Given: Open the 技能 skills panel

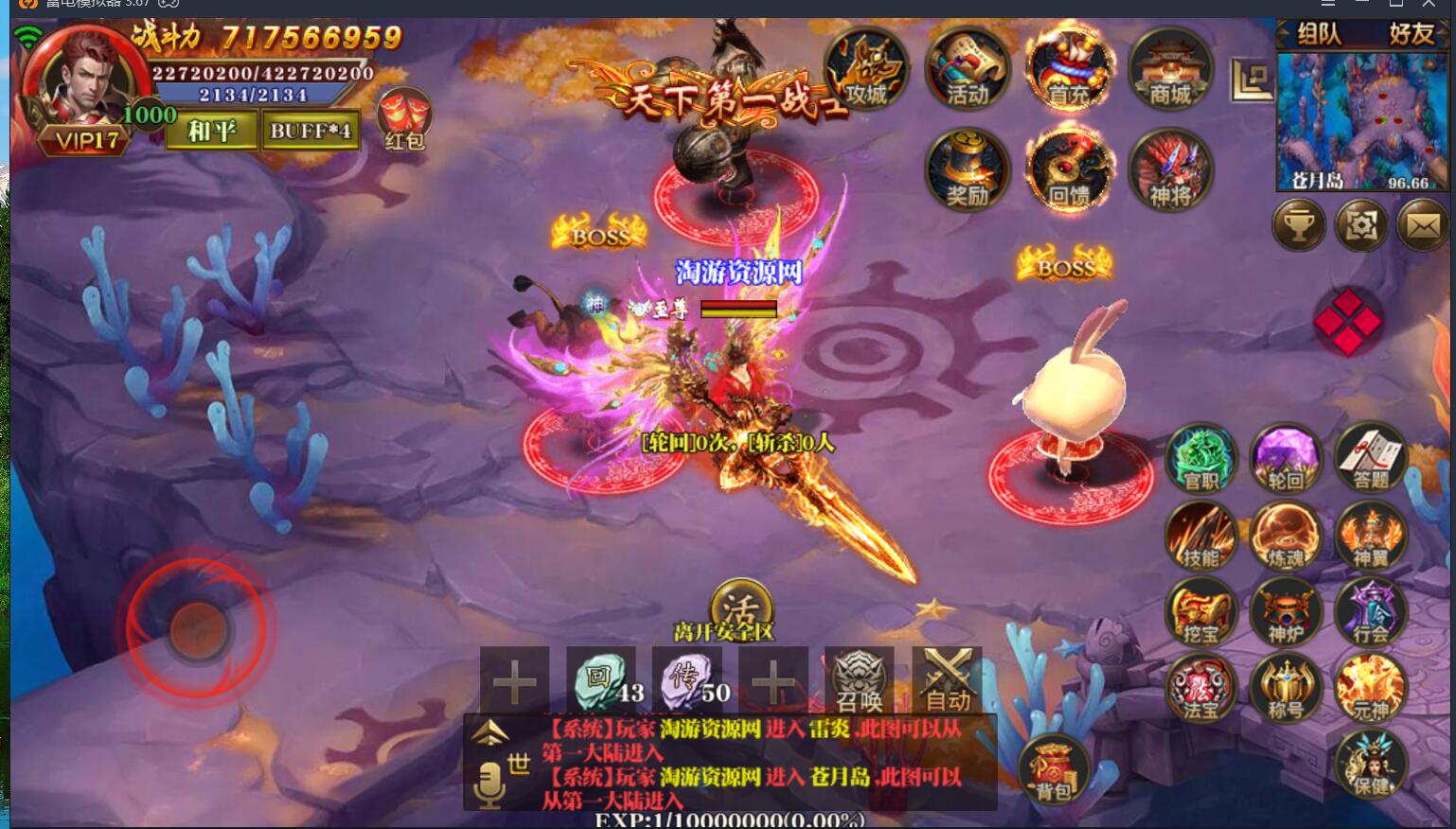Looking at the screenshot, I should 1200,537.
